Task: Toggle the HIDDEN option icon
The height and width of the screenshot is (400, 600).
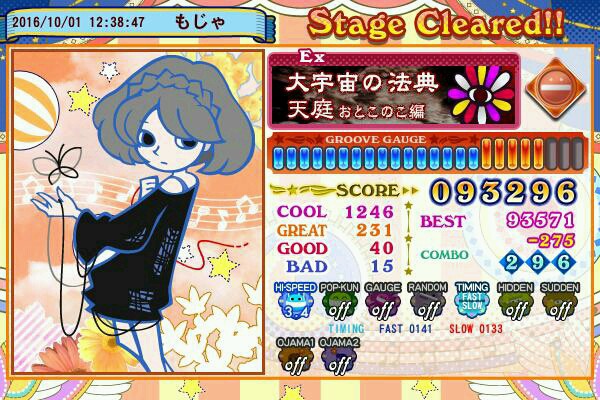Action: click(x=516, y=304)
